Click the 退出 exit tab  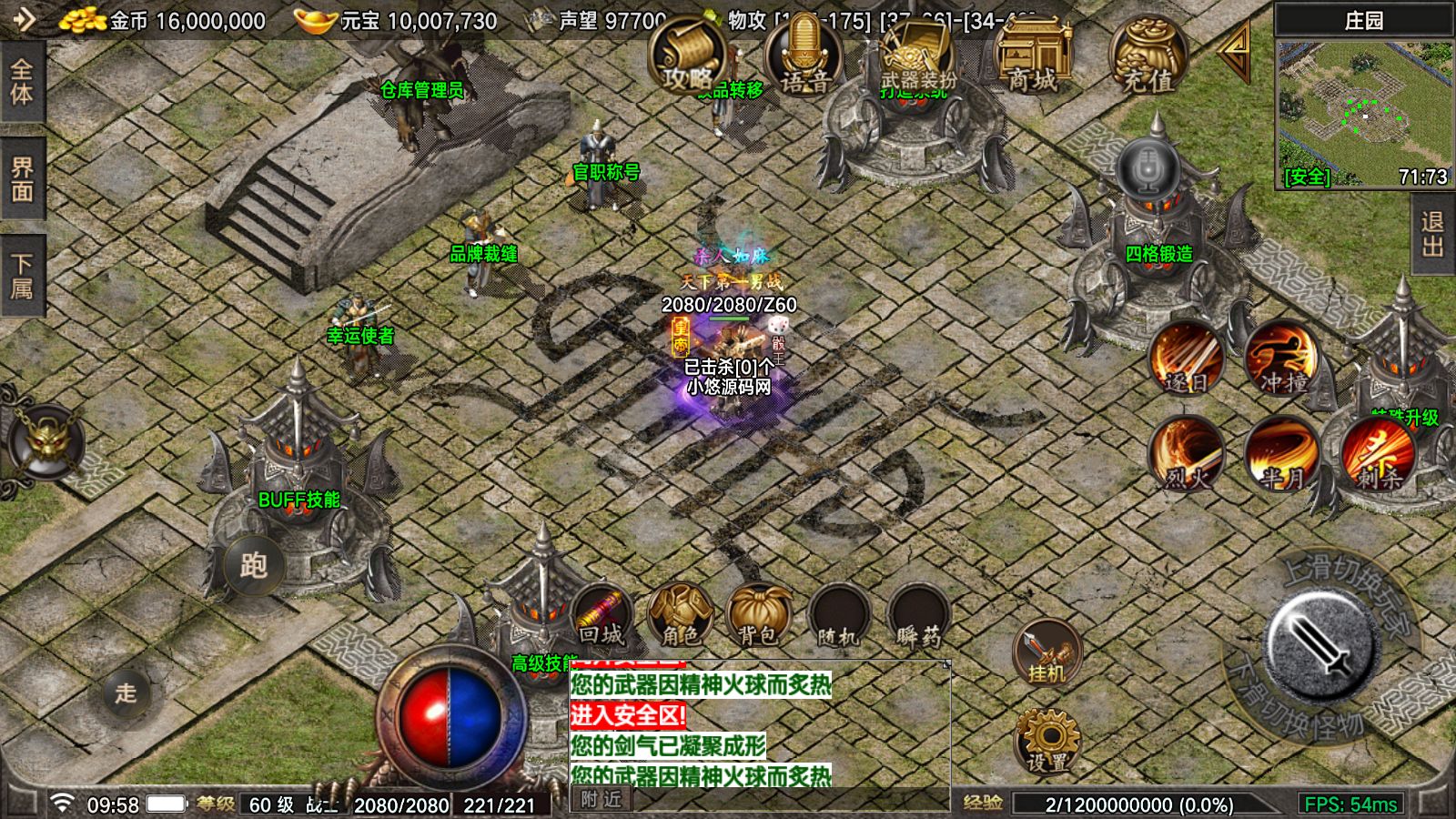1433,234
